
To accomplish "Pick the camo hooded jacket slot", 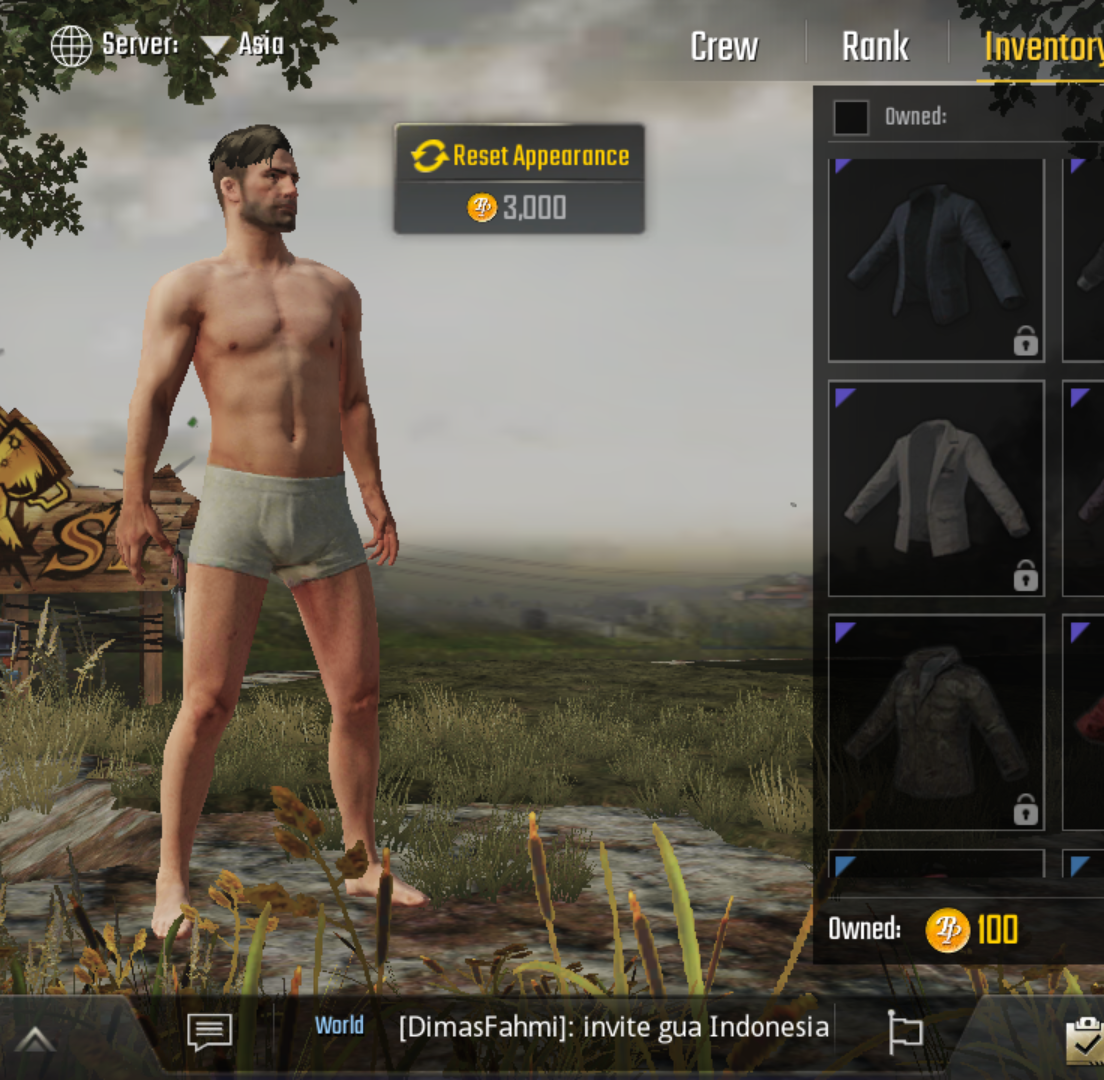I will click(936, 722).
